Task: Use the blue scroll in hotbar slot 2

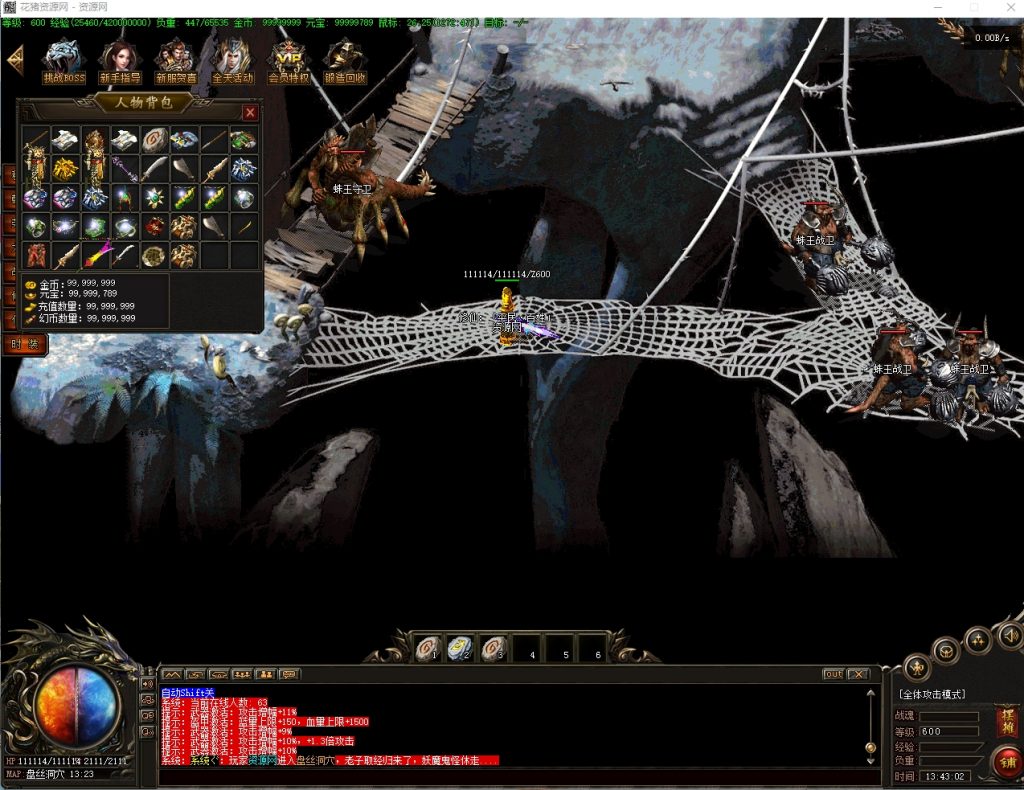Action: [460, 649]
